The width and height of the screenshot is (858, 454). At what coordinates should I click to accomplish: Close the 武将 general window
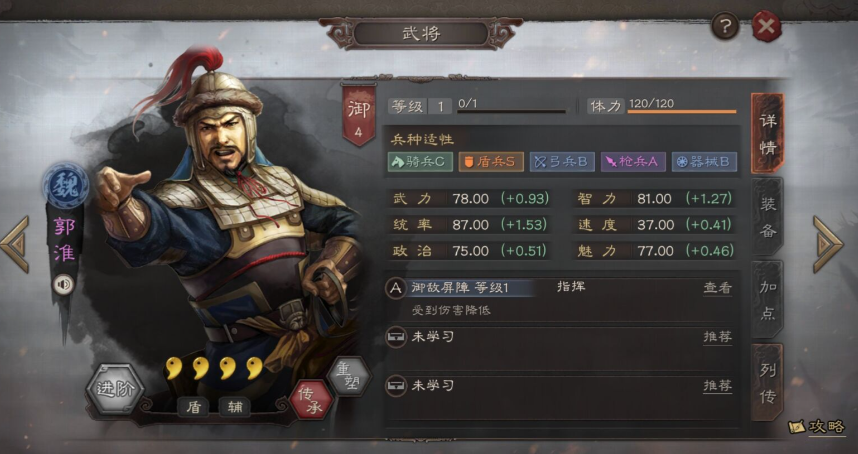pos(766,27)
